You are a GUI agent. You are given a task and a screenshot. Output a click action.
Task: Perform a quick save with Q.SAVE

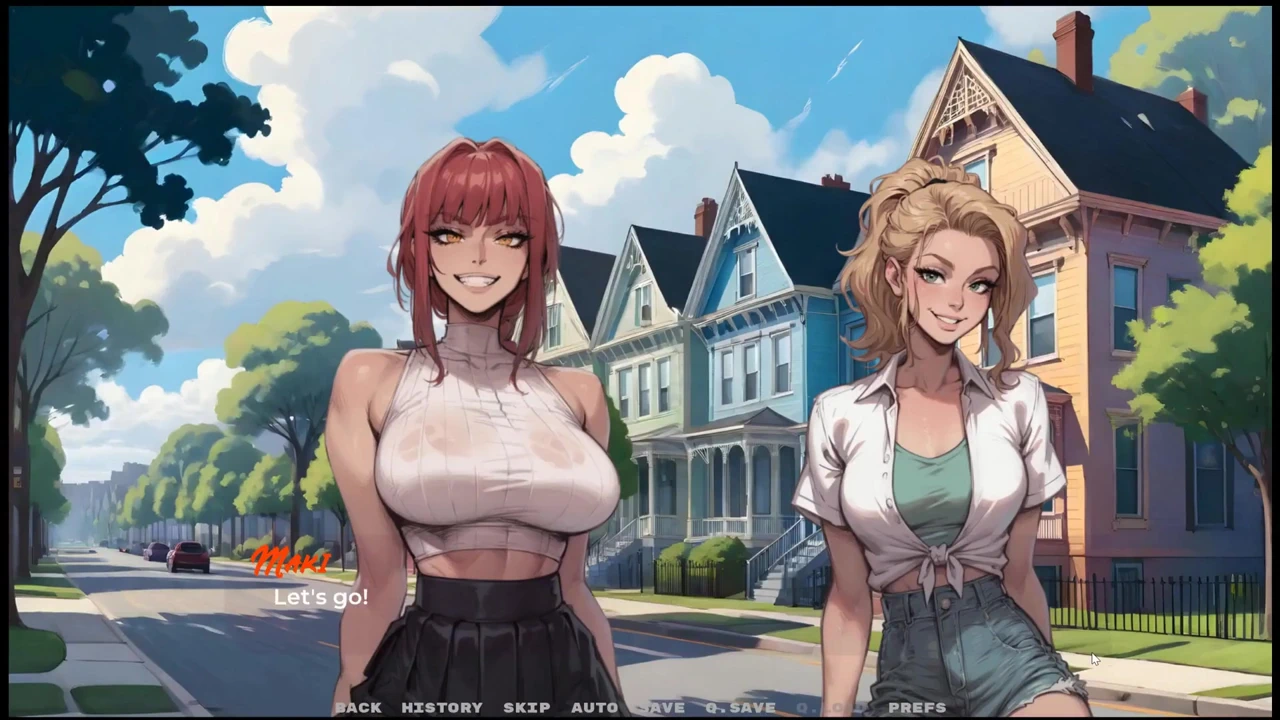(x=740, y=707)
